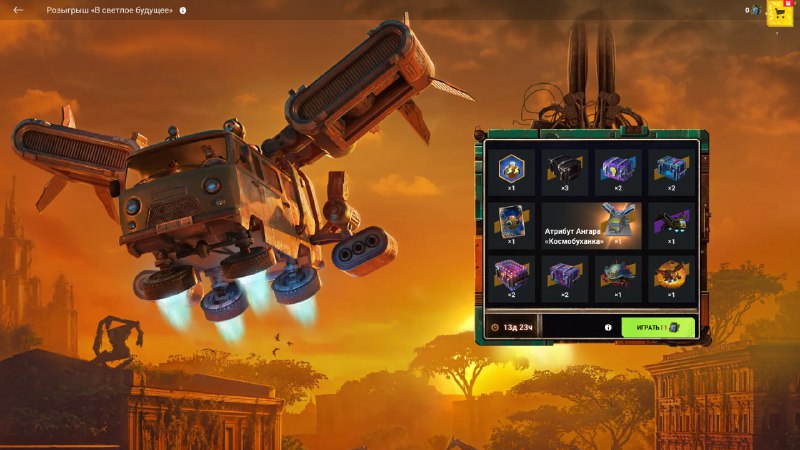
Task: Choose the red crab-like creature reward
Action: click(x=618, y=278)
